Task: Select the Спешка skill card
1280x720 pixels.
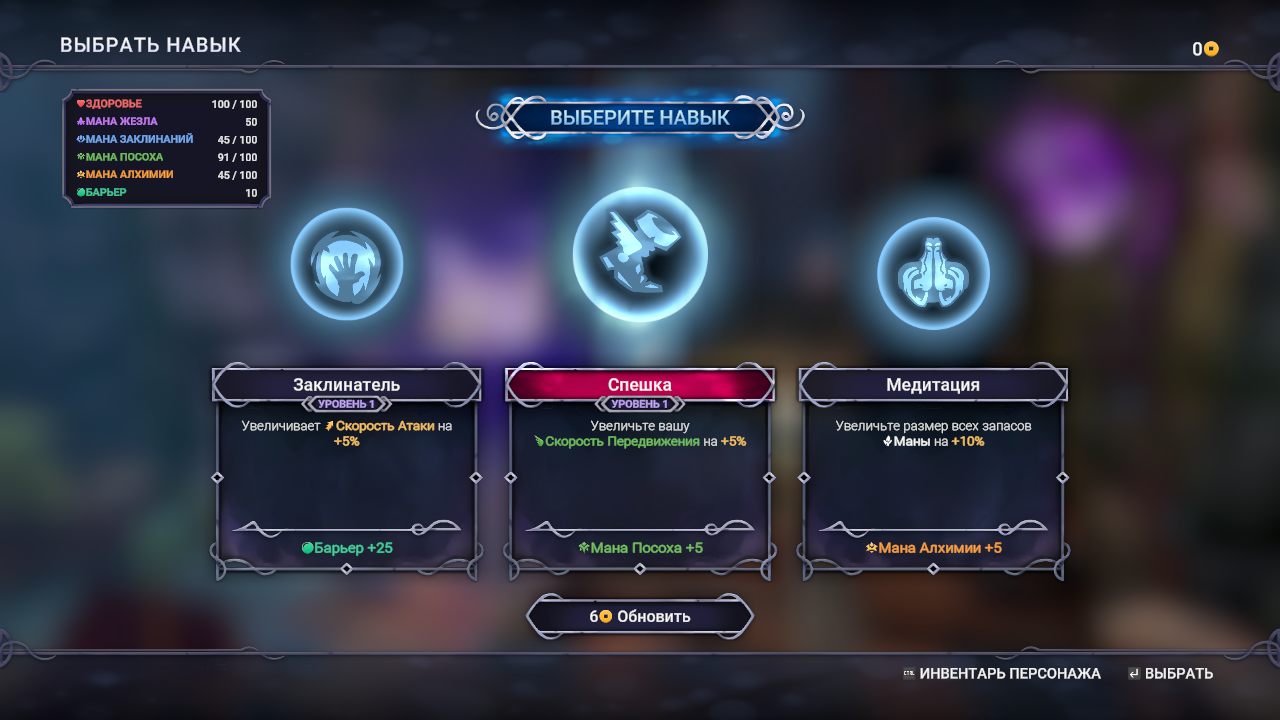Action: click(x=640, y=472)
